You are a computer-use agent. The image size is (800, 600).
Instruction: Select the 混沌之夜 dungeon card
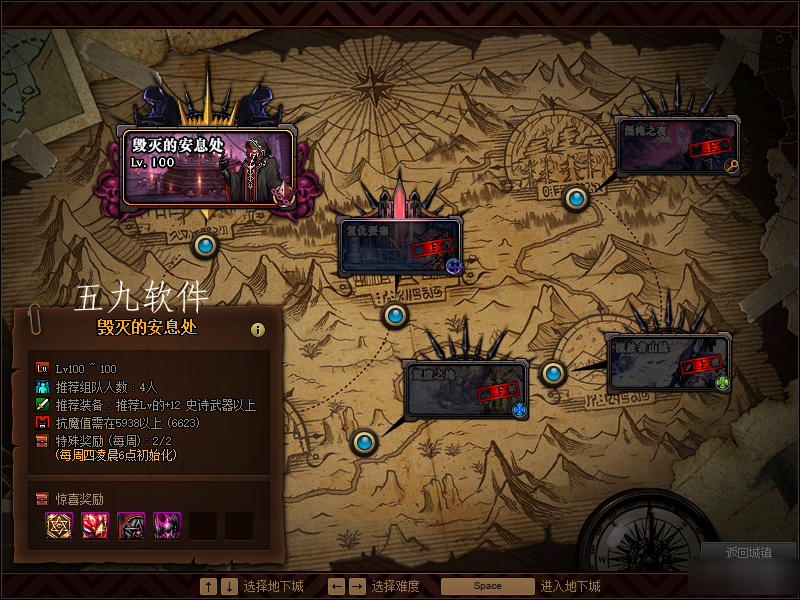677,146
